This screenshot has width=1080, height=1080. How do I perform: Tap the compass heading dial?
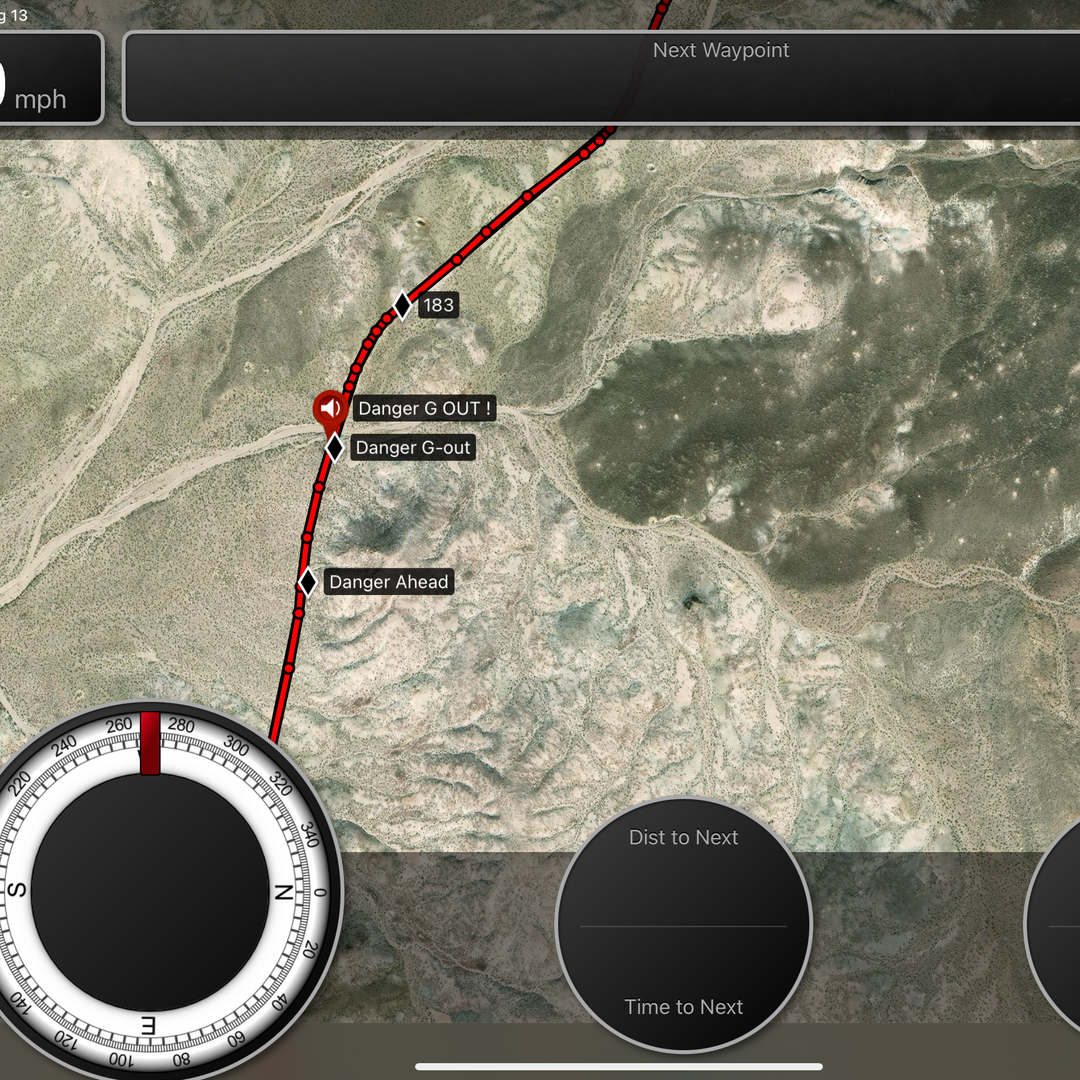(x=150, y=892)
